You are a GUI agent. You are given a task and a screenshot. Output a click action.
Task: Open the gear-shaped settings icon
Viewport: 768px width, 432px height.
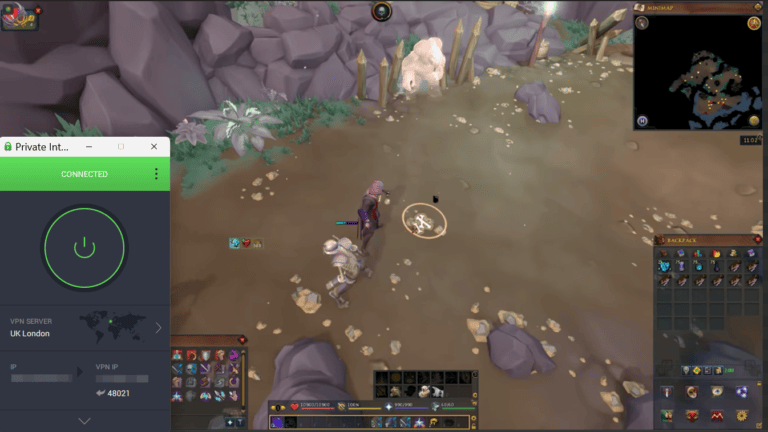[743, 415]
